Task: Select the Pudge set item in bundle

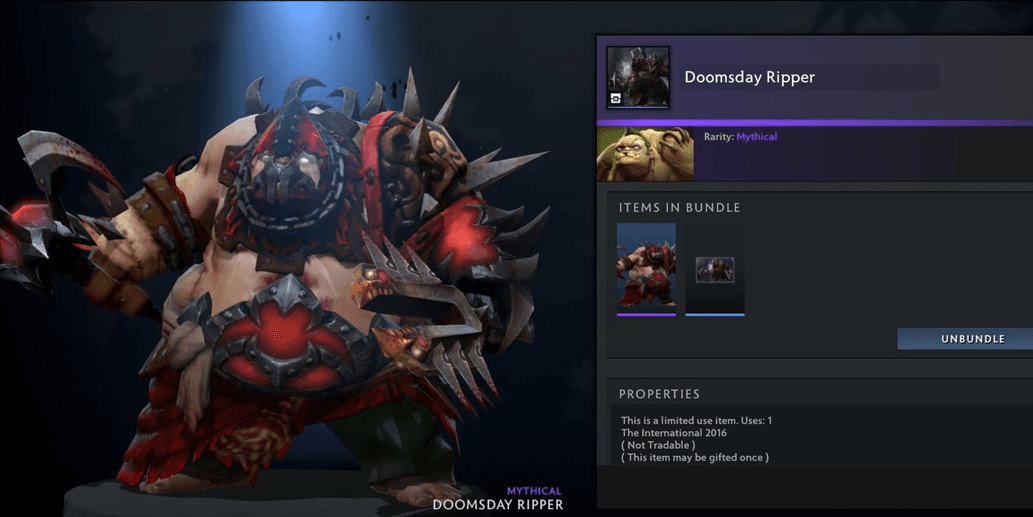Action: point(646,268)
